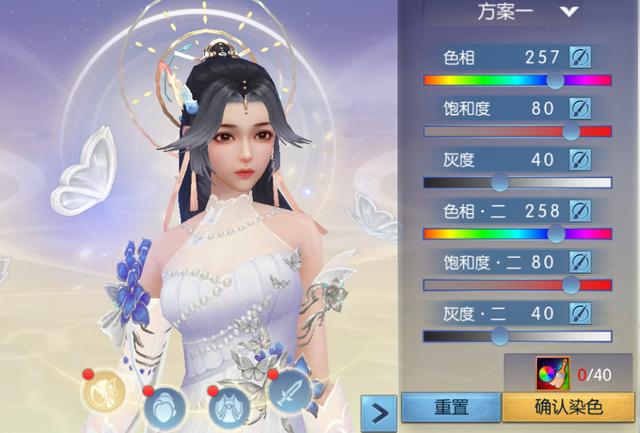Confirm dyeing with the 确认染色 button
Screen dimensions: 640x433
(567, 408)
